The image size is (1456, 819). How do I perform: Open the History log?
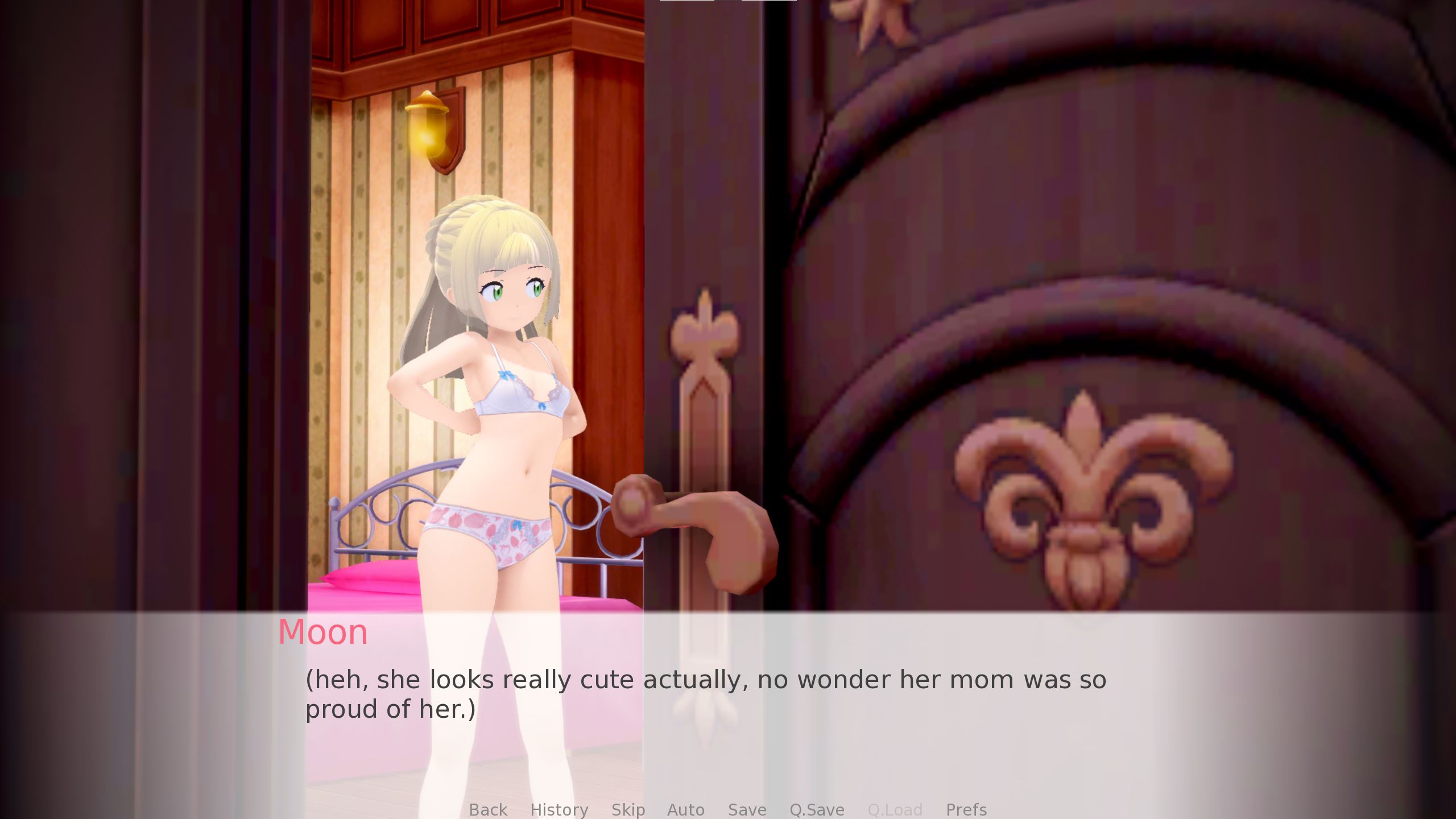(560, 810)
